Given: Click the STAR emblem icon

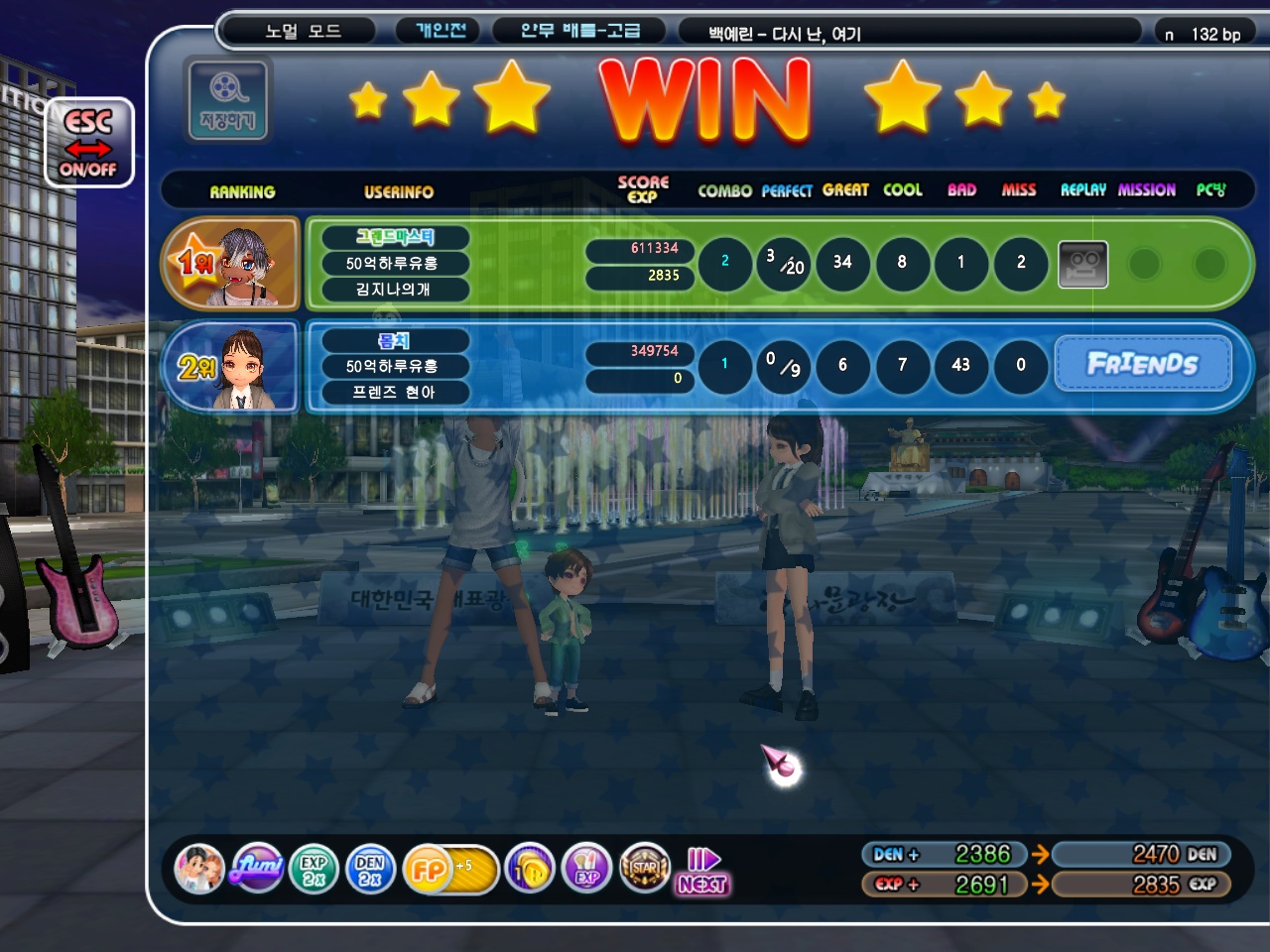Looking at the screenshot, I should coord(644,869).
